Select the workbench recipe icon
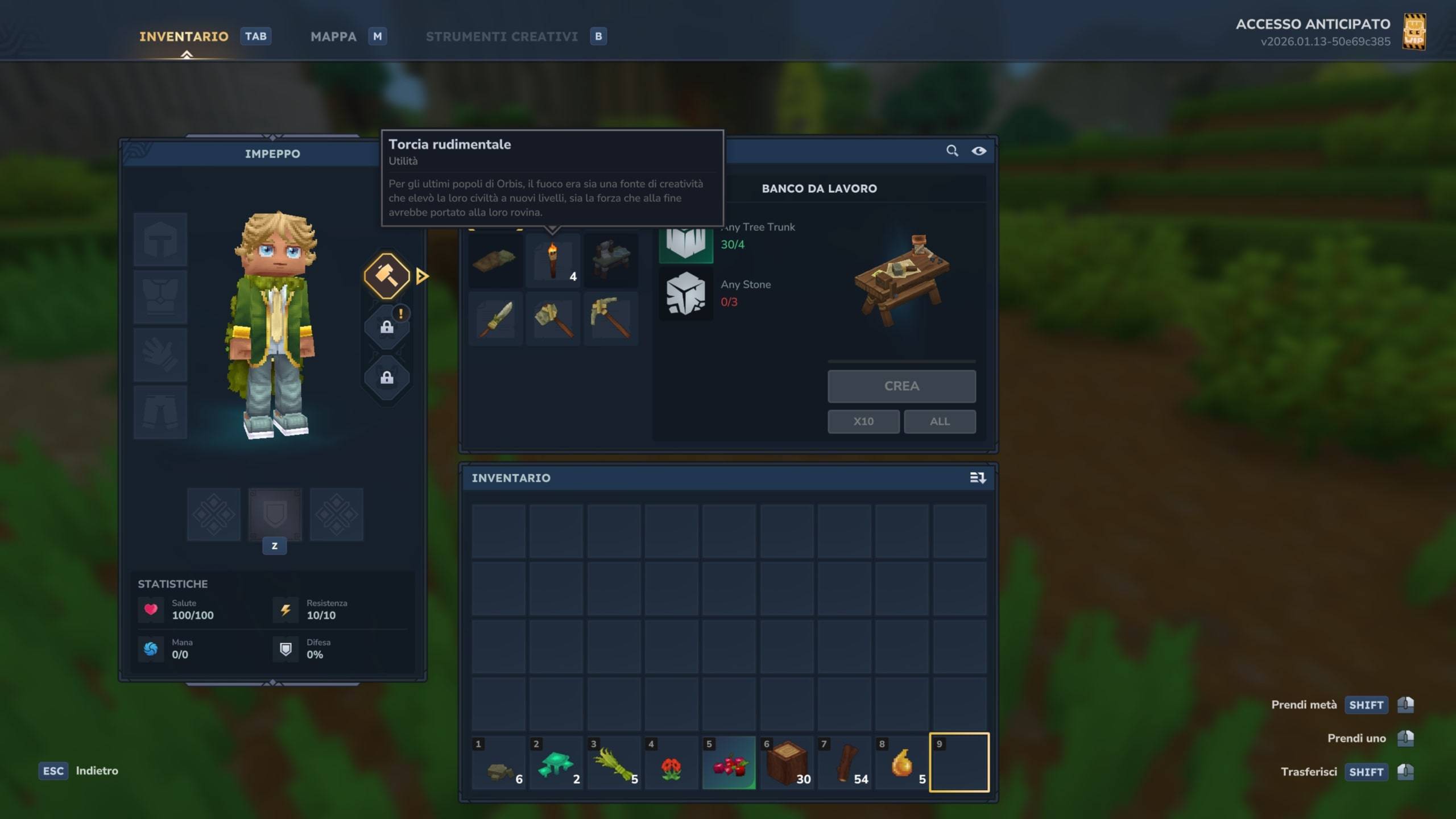The height and width of the screenshot is (819, 1456). tap(612, 260)
